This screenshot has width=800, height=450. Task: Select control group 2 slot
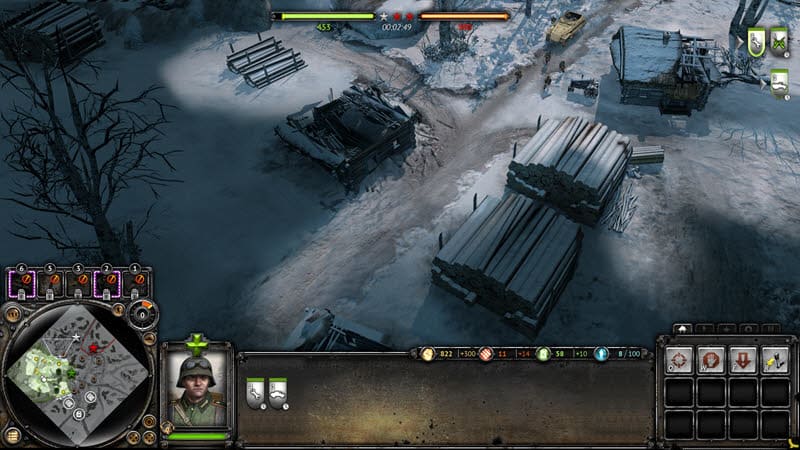coord(107,284)
